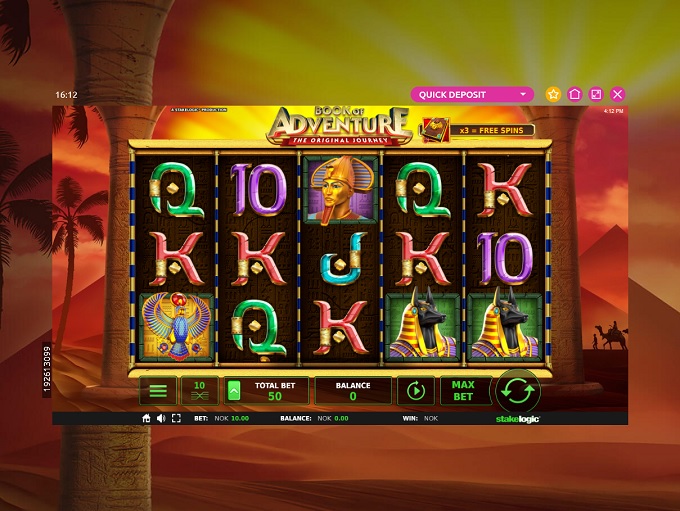This screenshot has width=680, height=511.
Task: Open the 10 paylines selector
Action: point(199,391)
